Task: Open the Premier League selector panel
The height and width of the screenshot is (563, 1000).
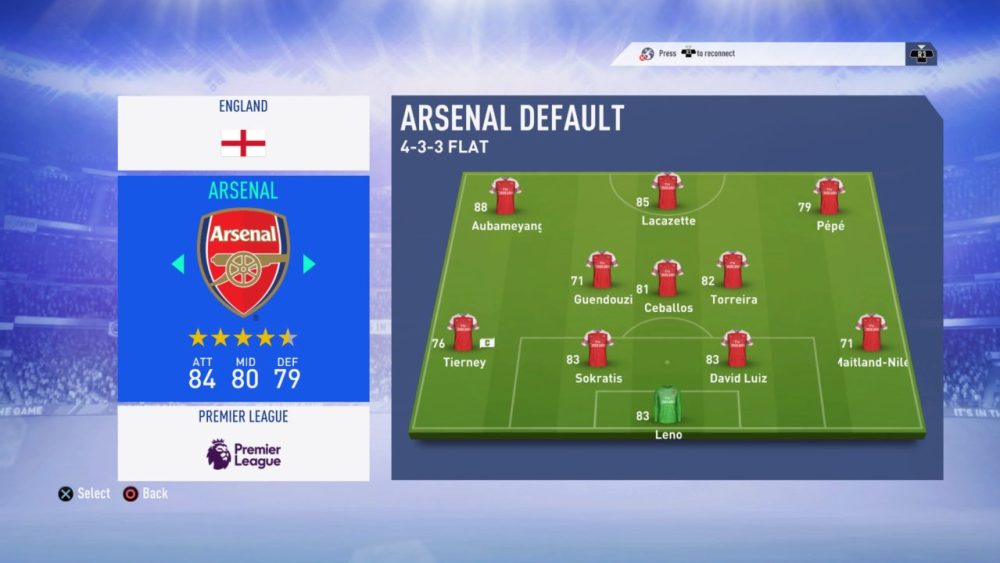Action: pyautogui.click(x=244, y=442)
